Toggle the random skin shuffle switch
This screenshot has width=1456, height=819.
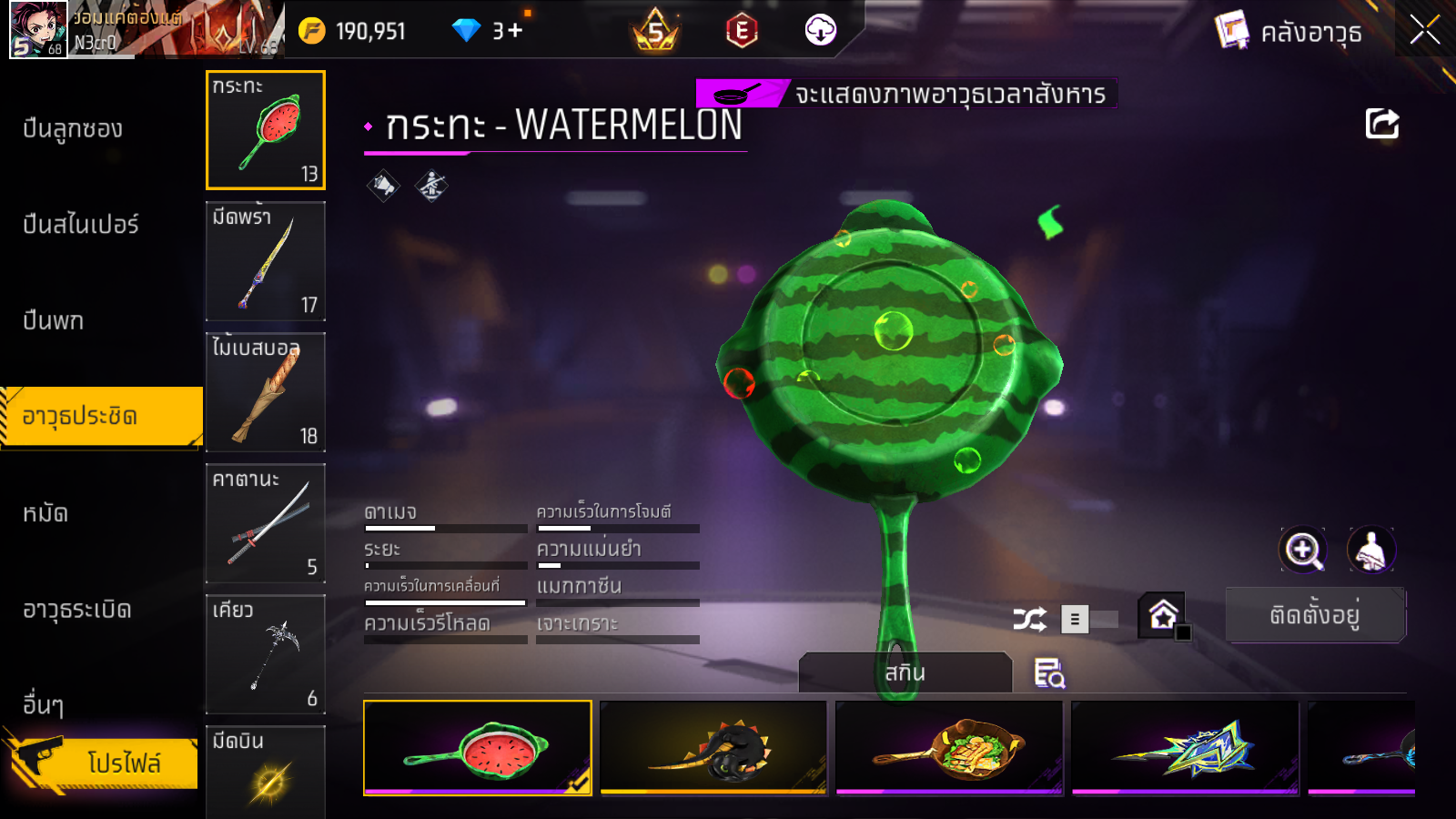pos(1088,620)
